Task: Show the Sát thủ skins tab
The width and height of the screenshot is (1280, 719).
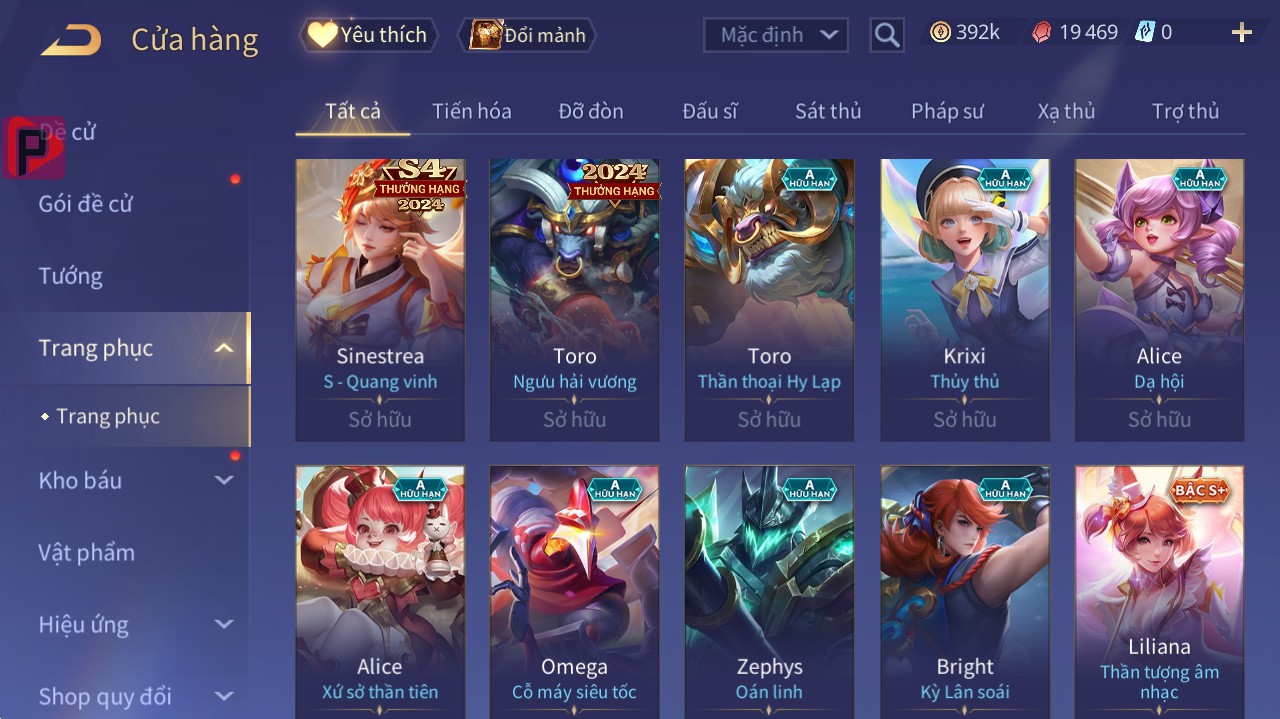Action: [827, 111]
